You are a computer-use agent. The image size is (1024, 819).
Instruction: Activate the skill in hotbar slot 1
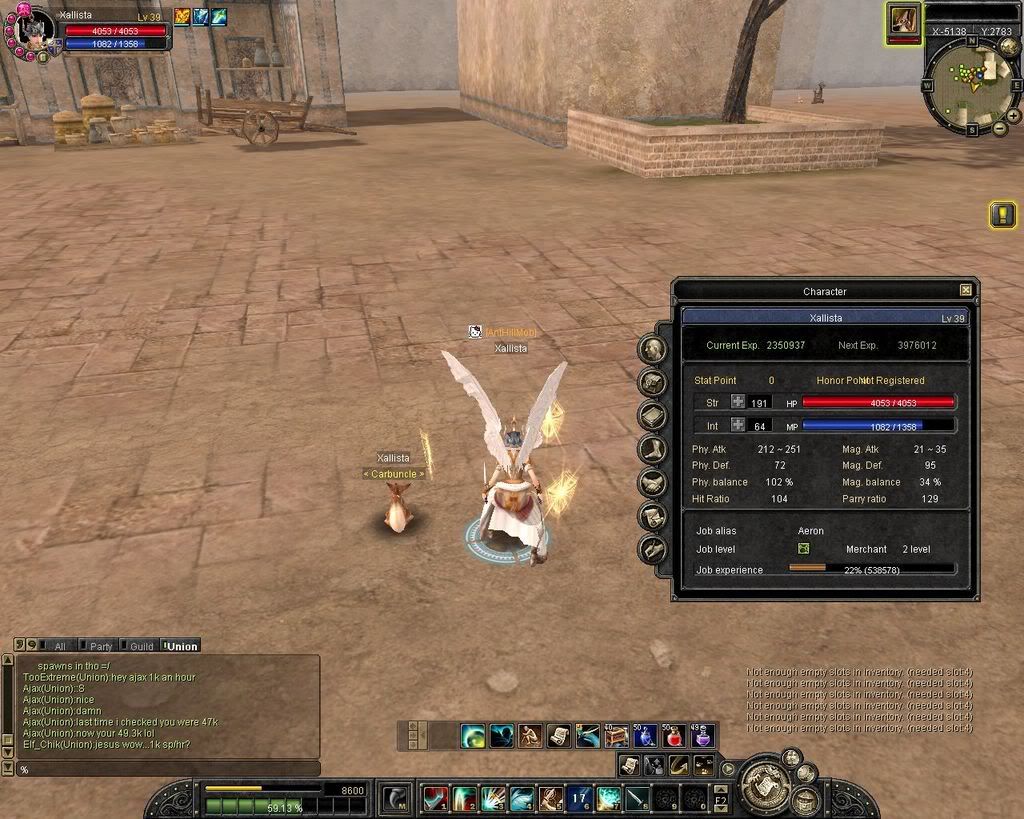point(436,798)
